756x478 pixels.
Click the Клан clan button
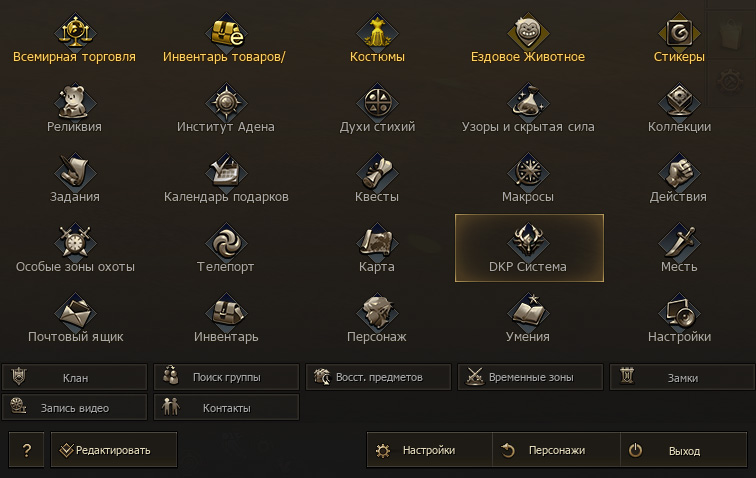[x=75, y=377]
